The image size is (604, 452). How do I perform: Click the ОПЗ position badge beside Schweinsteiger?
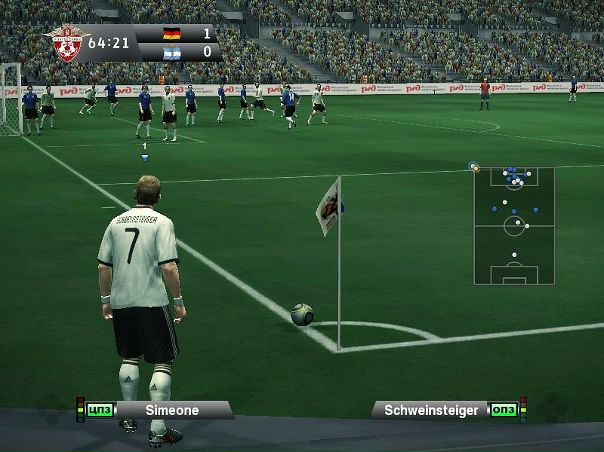click(502, 410)
